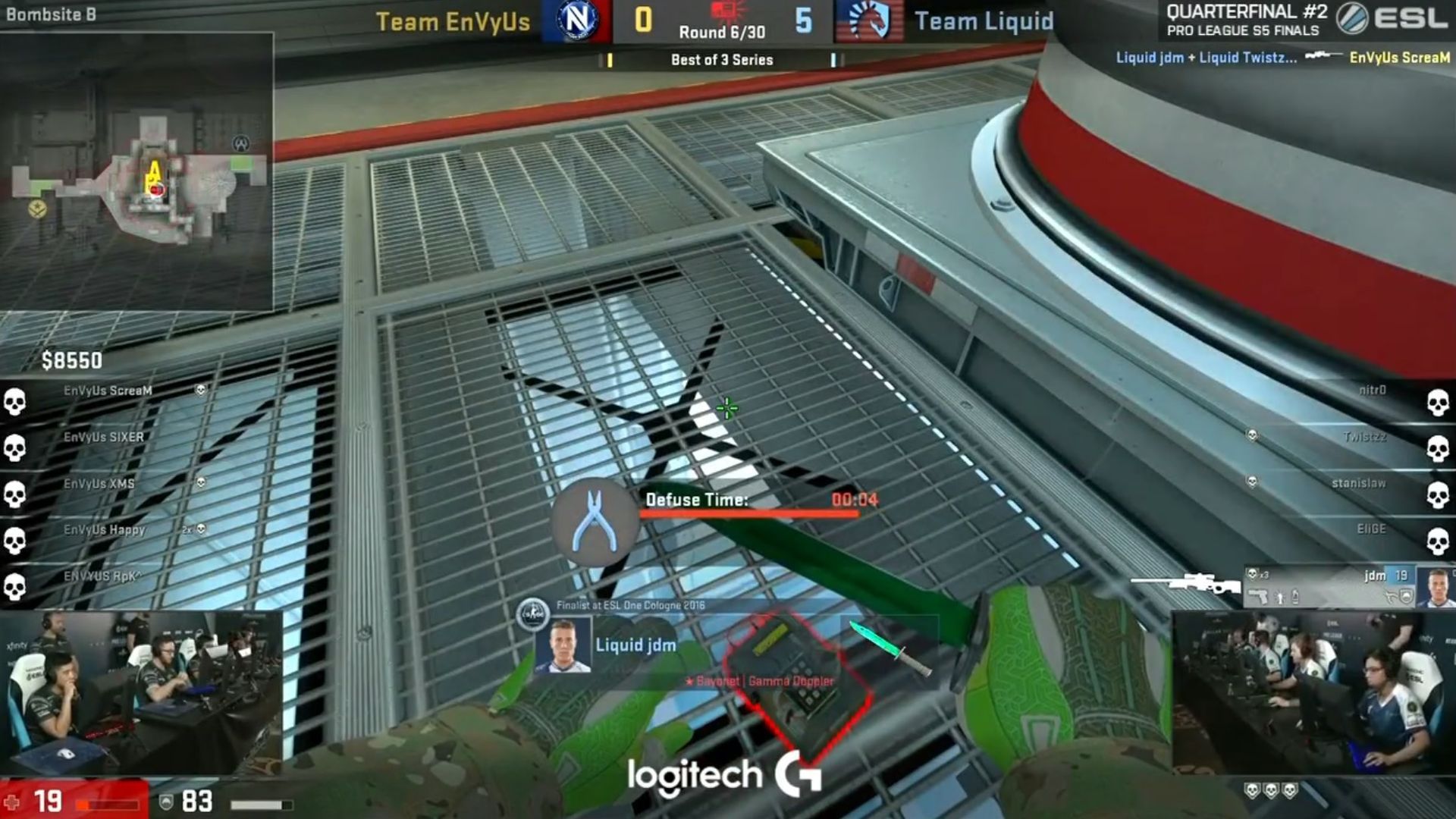Click the Team EnVyUs logo

[x=576, y=21]
